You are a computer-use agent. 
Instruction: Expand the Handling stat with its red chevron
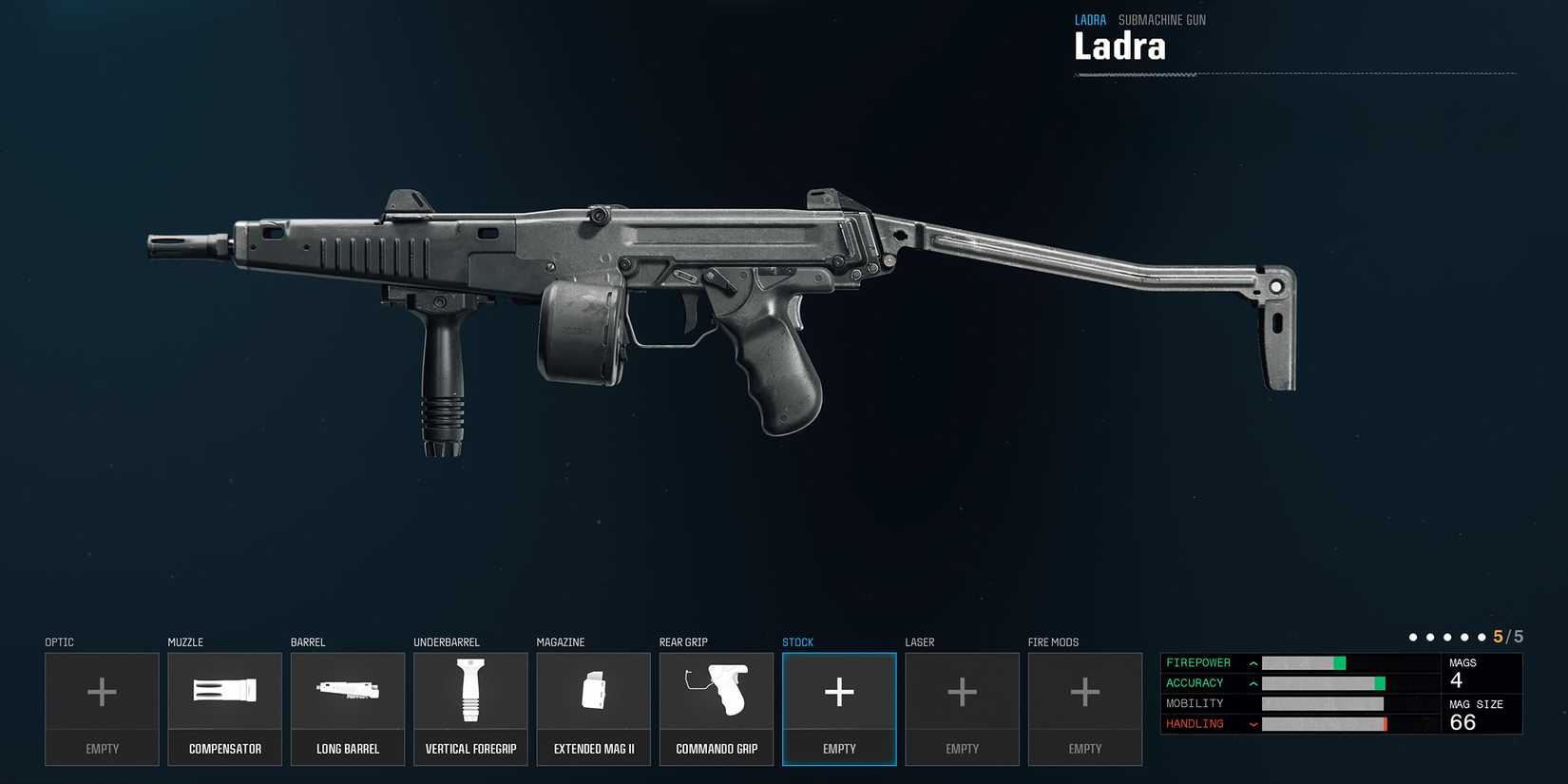pyautogui.click(x=1252, y=723)
